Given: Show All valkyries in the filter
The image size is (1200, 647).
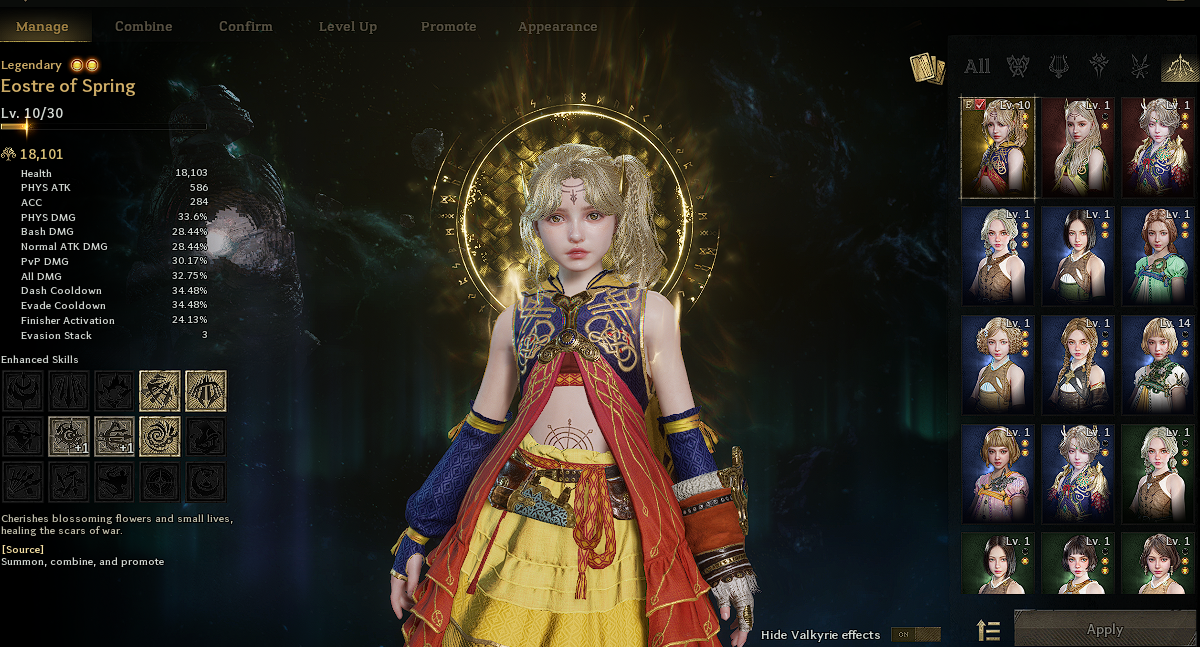Looking at the screenshot, I should click(977, 67).
